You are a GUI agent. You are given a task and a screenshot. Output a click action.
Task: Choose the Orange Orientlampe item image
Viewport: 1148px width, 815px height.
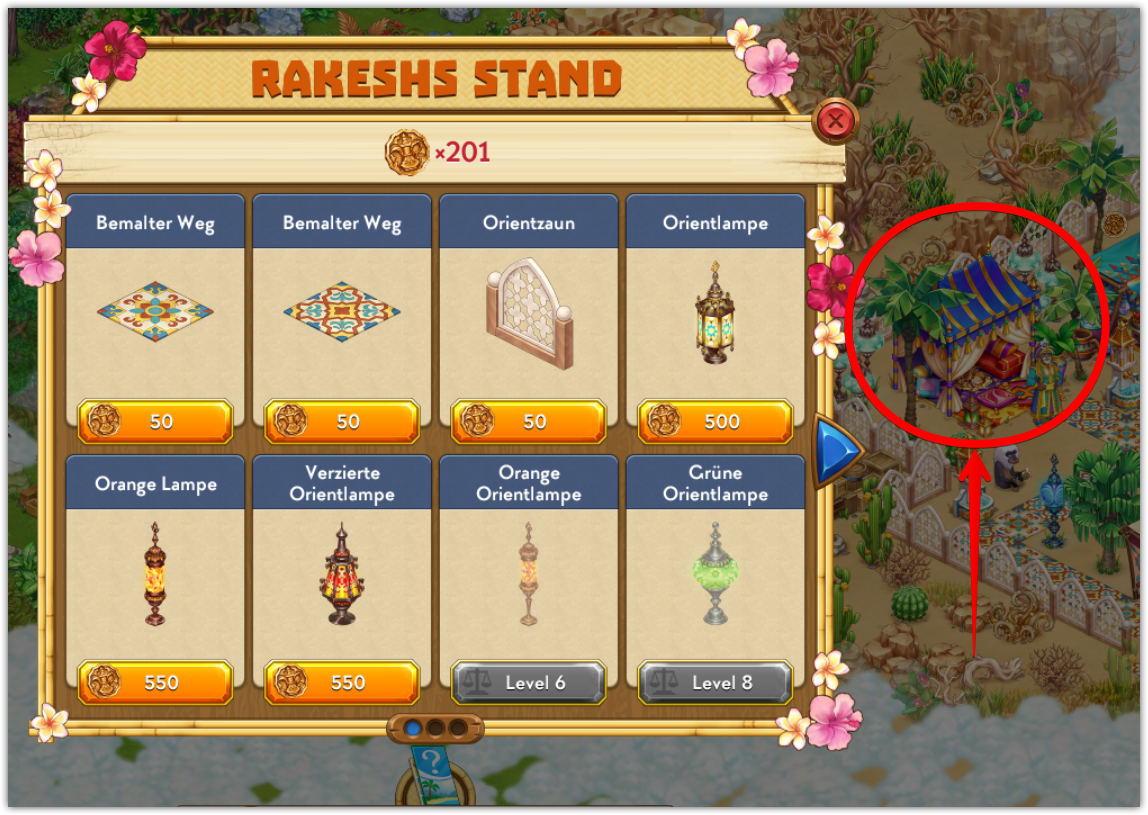[529, 575]
